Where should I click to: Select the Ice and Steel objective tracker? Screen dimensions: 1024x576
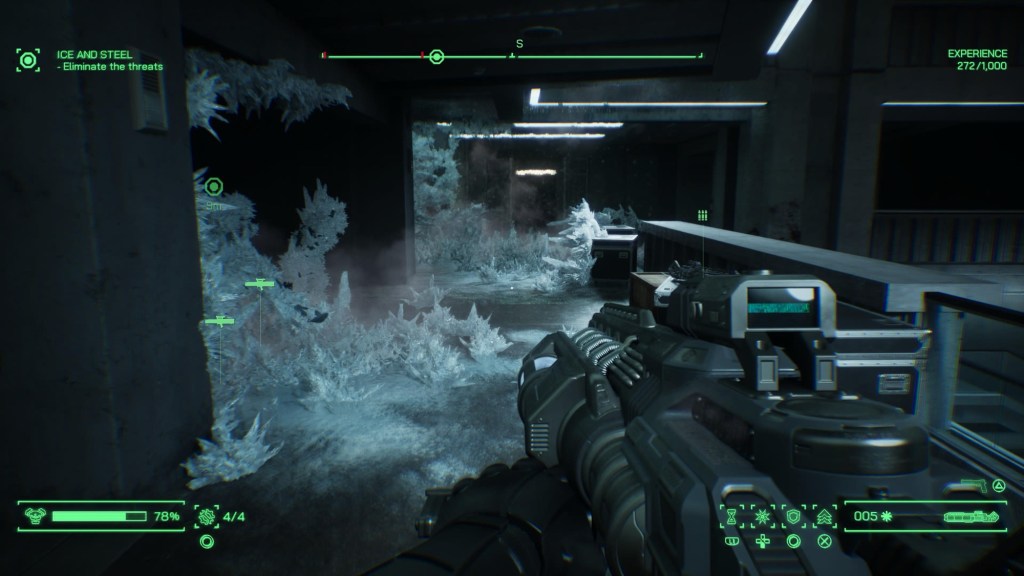(x=28, y=59)
